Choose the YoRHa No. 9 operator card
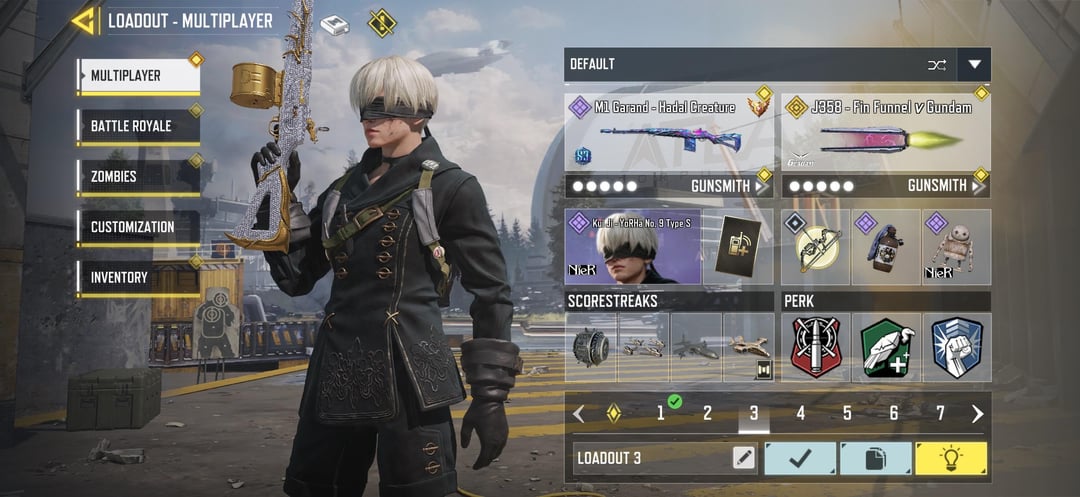Image resolution: width=1080 pixels, height=497 pixels. point(632,247)
